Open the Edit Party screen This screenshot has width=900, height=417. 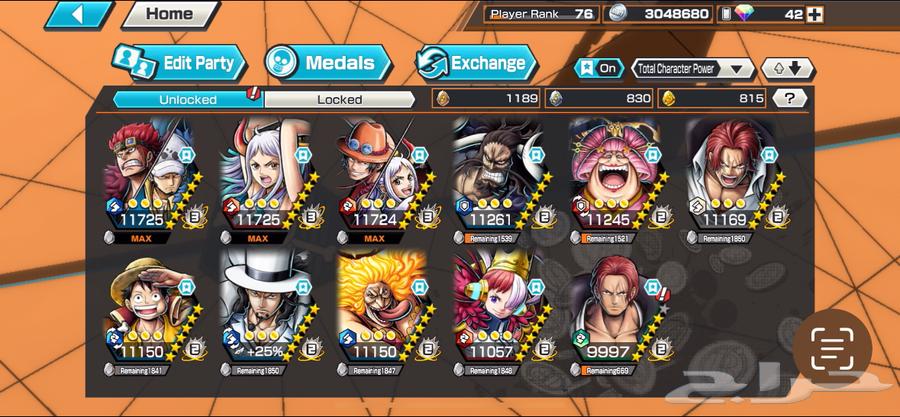pos(177,63)
